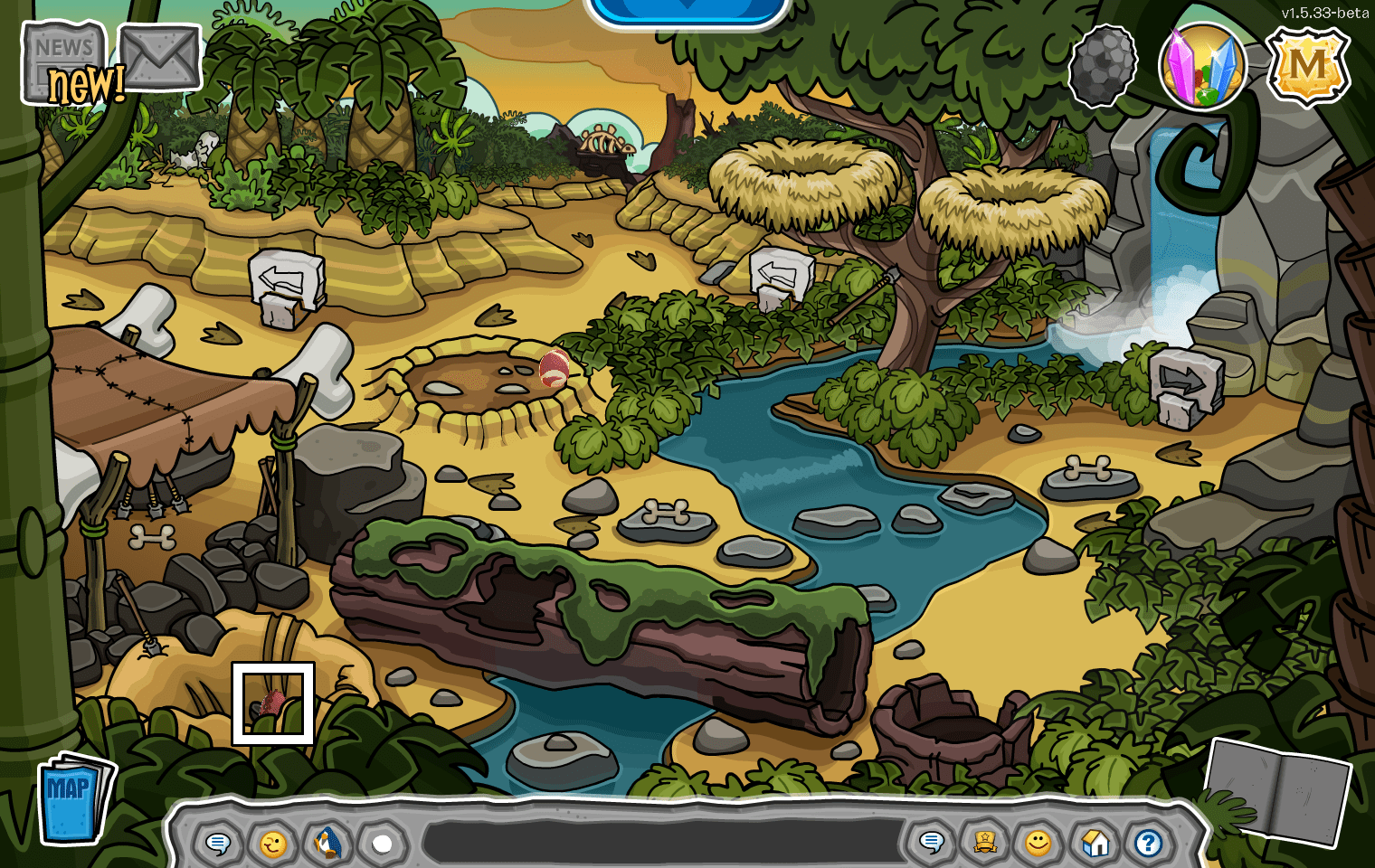Open the winking face emote menu
This screenshot has width=1375, height=868.
(272, 844)
